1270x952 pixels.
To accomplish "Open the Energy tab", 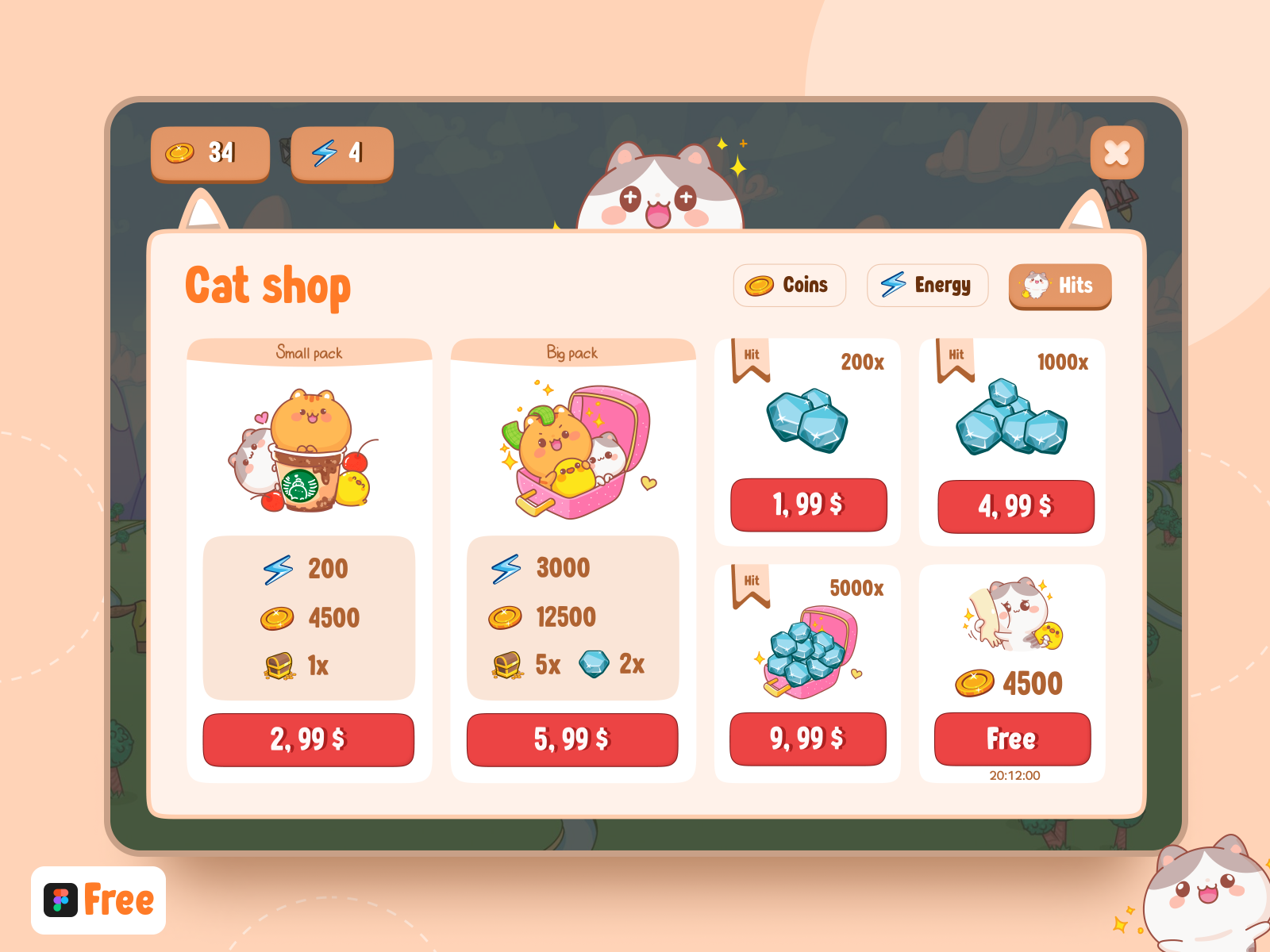I will tap(927, 286).
